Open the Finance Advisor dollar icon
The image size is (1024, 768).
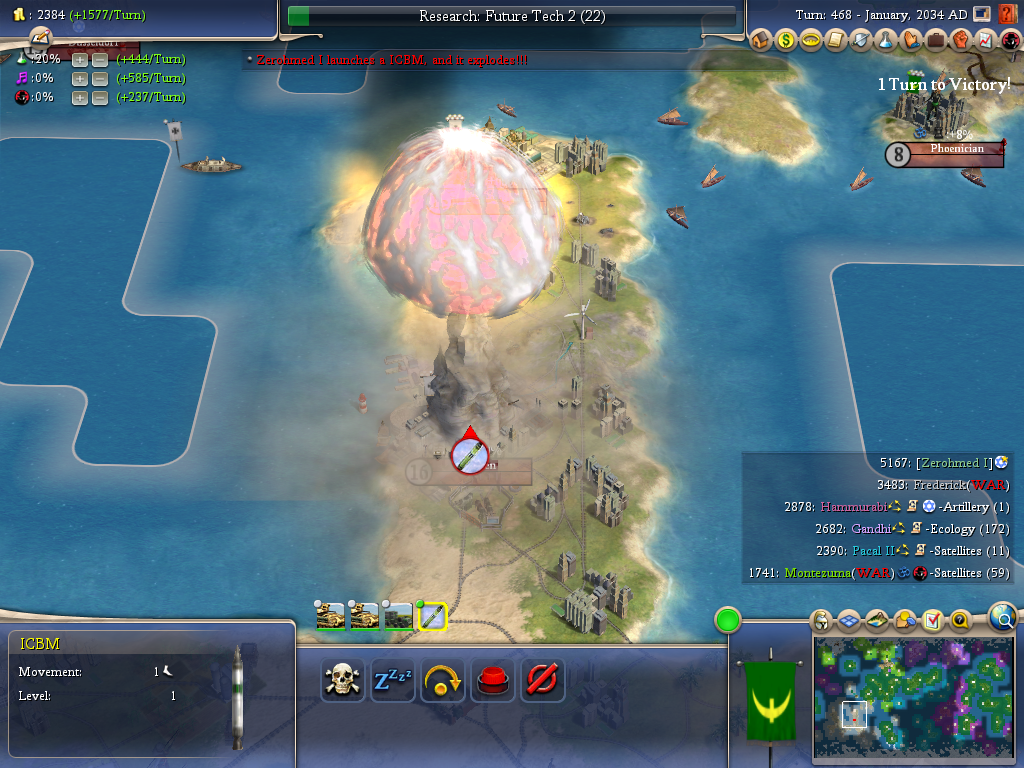[786, 41]
